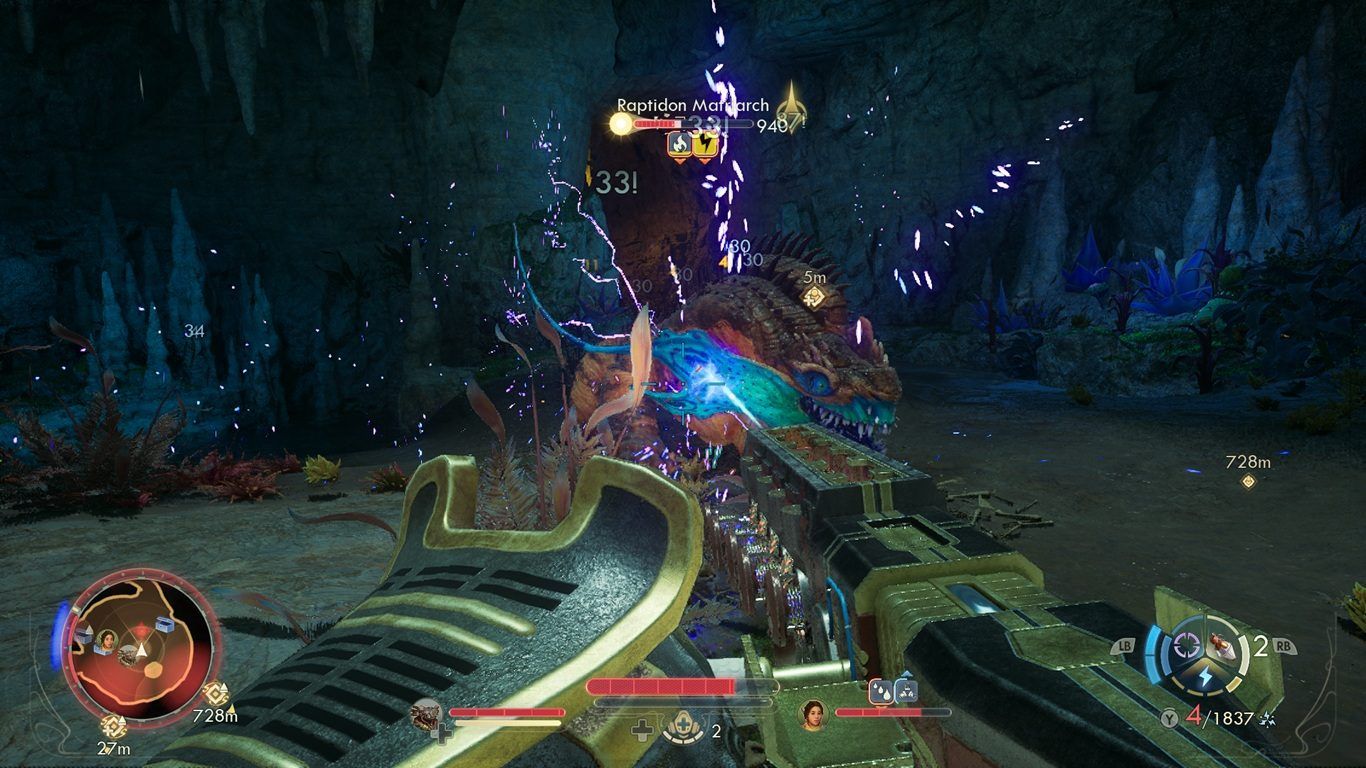Click the shock status icon under the Raptidon Matriarch

[705, 145]
